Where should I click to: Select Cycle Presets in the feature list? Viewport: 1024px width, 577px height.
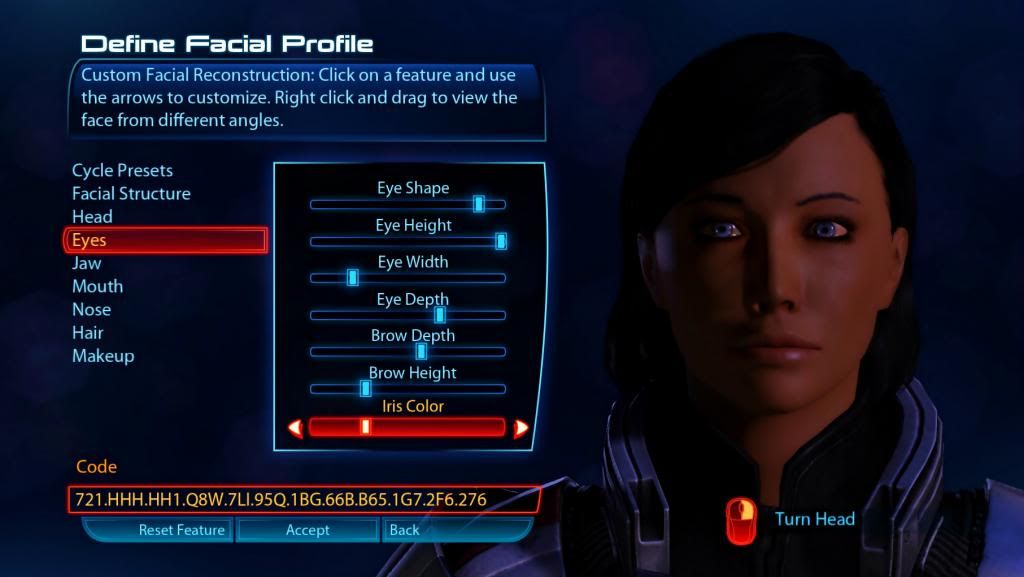(x=122, y=171)
